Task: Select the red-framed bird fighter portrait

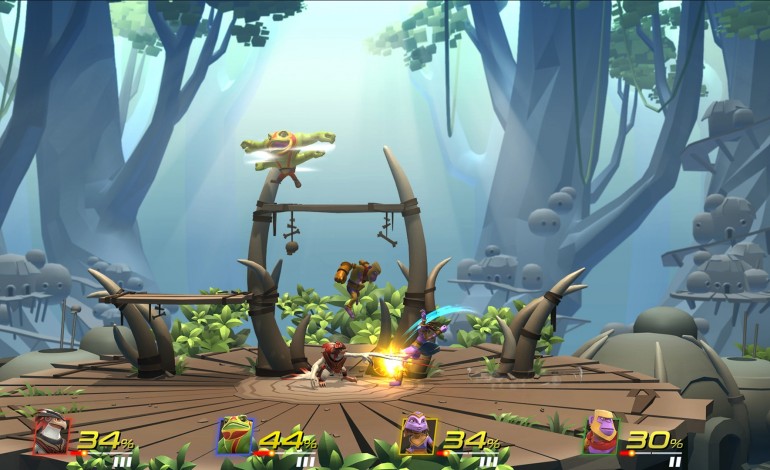Action: pyautogui.click(x=52, y=434)
